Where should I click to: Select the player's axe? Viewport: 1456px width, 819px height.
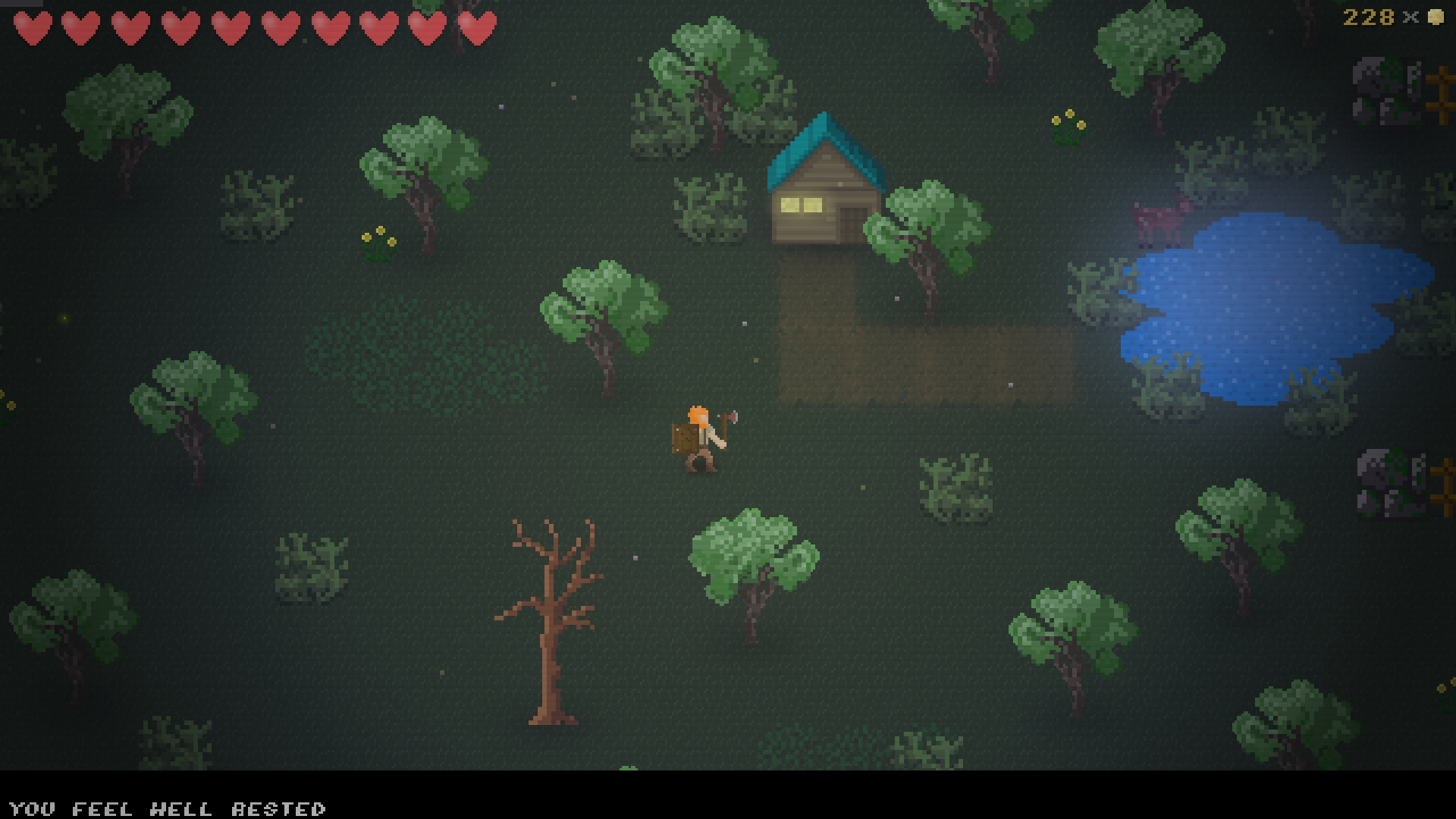pos(730,419)
